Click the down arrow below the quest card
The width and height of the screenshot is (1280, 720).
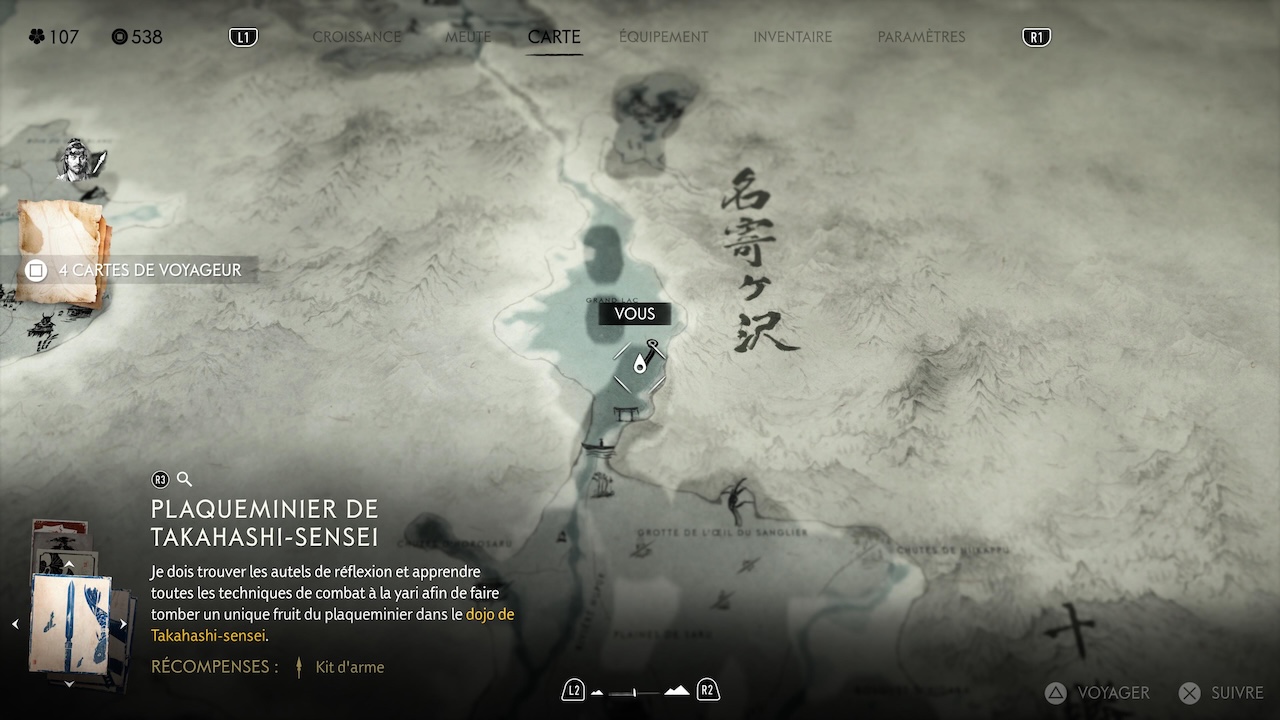tap(69, 684)
